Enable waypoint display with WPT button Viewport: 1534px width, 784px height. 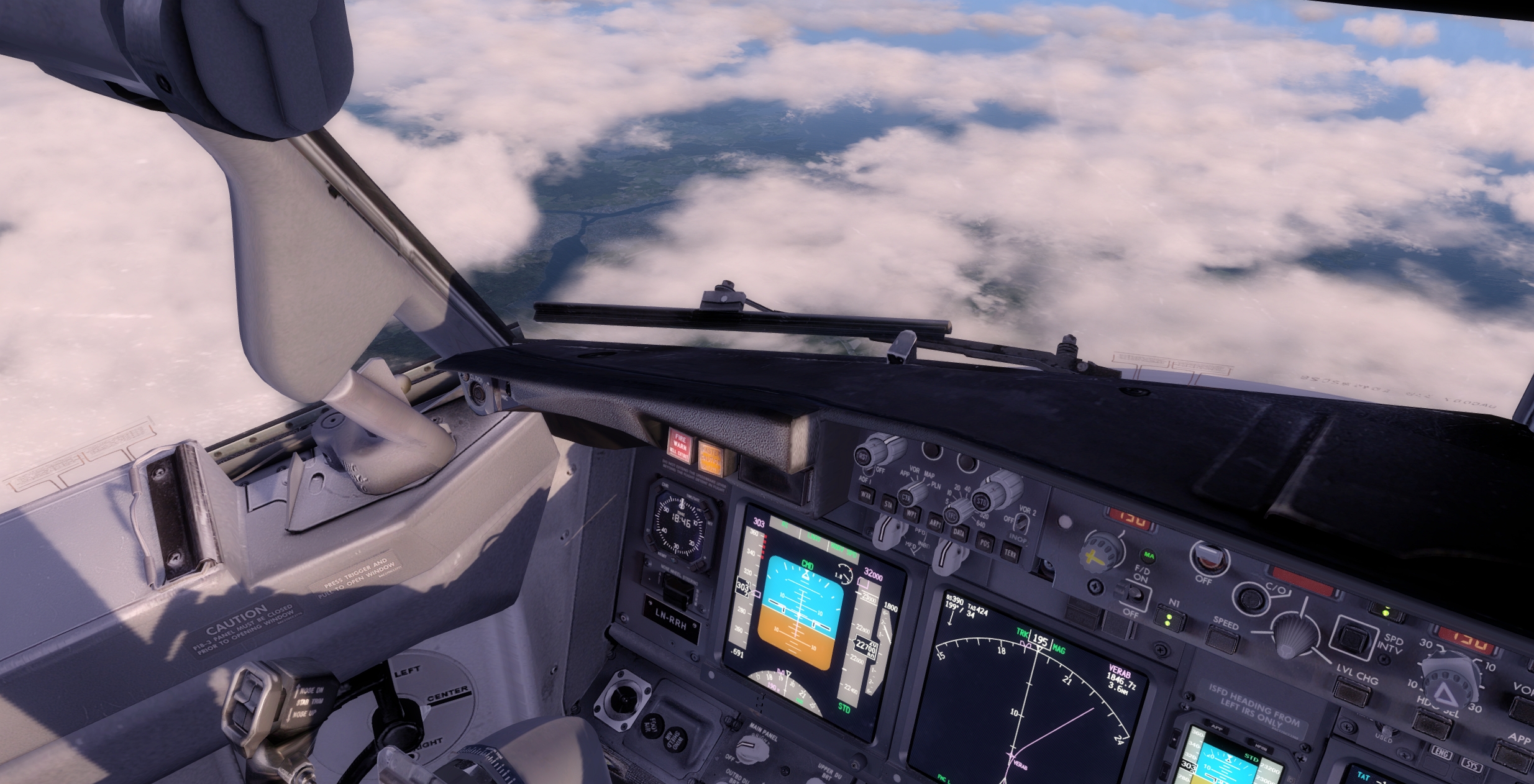(x=912, y=514)
